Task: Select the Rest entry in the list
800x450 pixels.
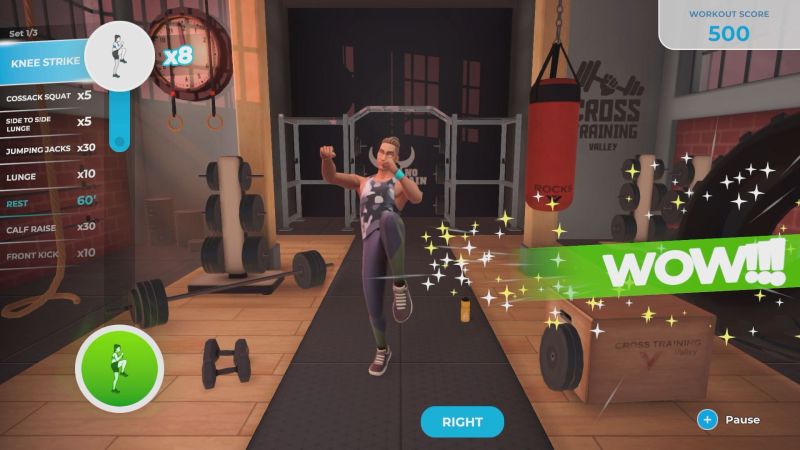Action: [x=50, y=200]
